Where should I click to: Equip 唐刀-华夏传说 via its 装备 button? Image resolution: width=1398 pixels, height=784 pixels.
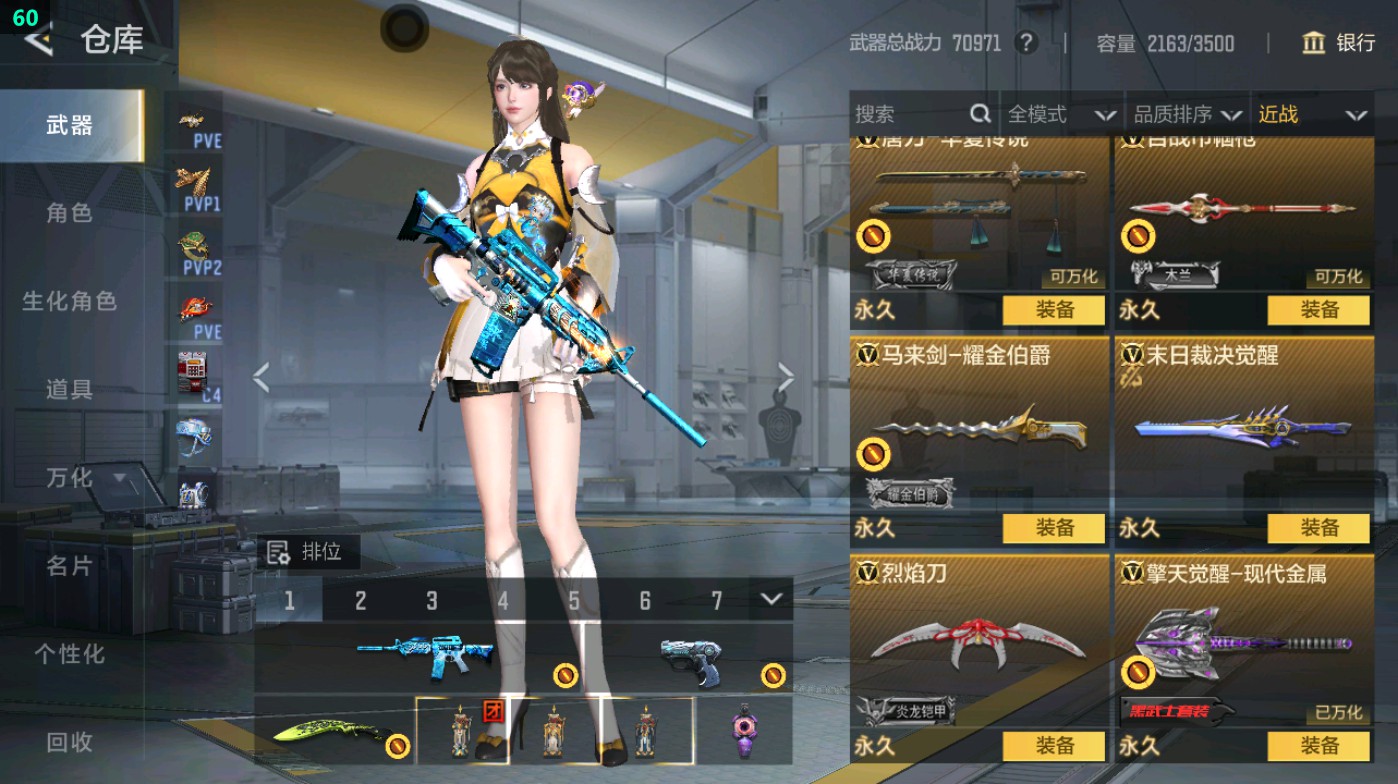coord(1054,311)
